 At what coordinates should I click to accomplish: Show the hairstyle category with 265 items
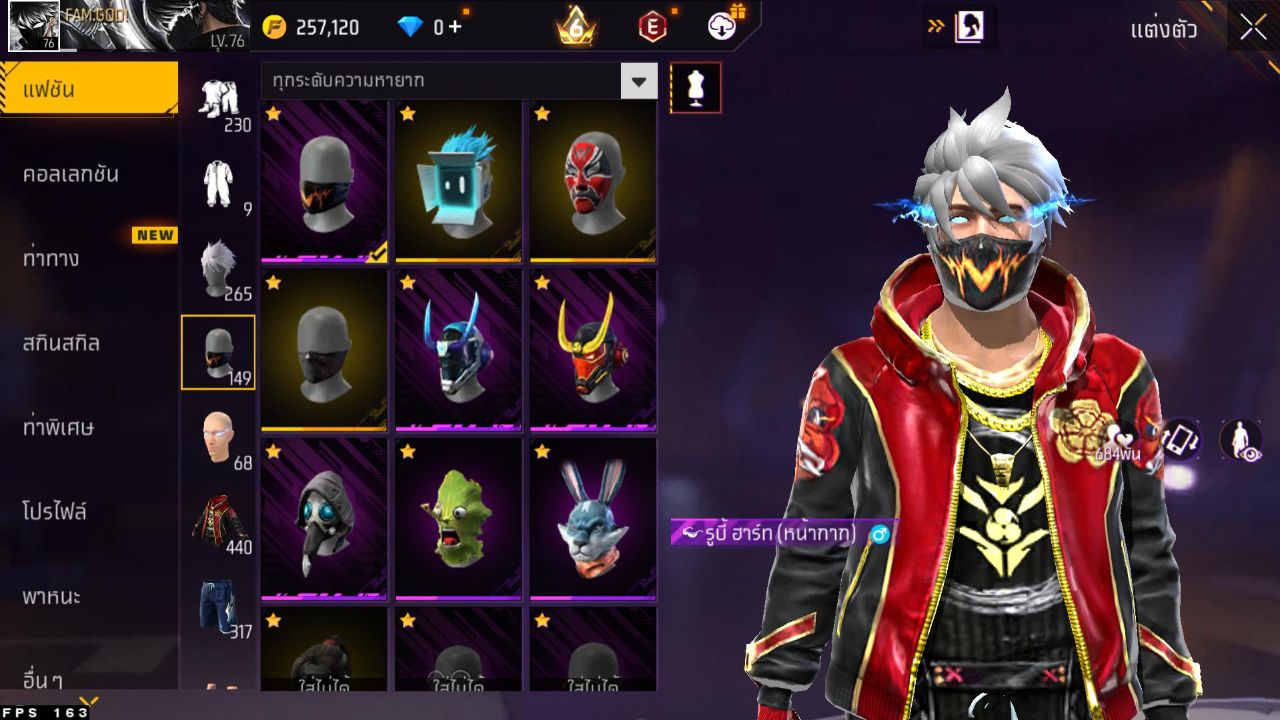click(x=218, y=268)
